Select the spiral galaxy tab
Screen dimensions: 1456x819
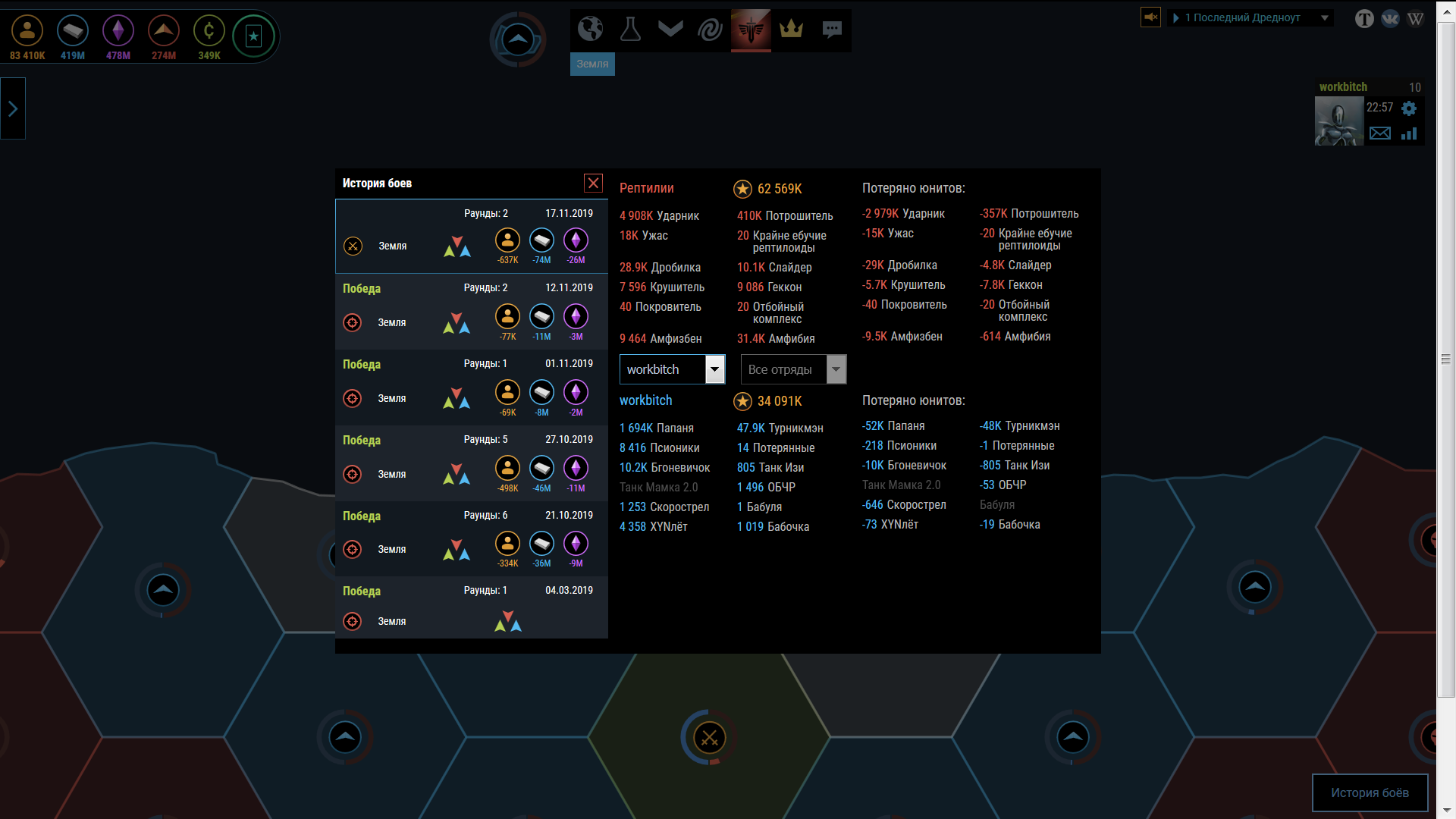tap(711, 30)
